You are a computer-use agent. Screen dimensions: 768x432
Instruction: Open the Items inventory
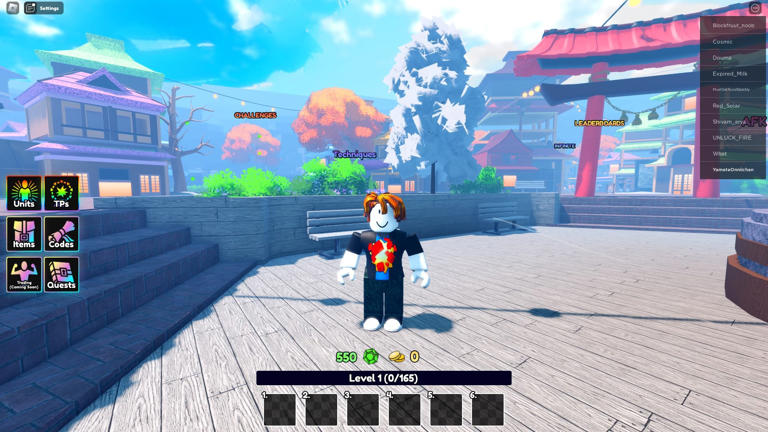pyautogui.click(x=24, y=234)
